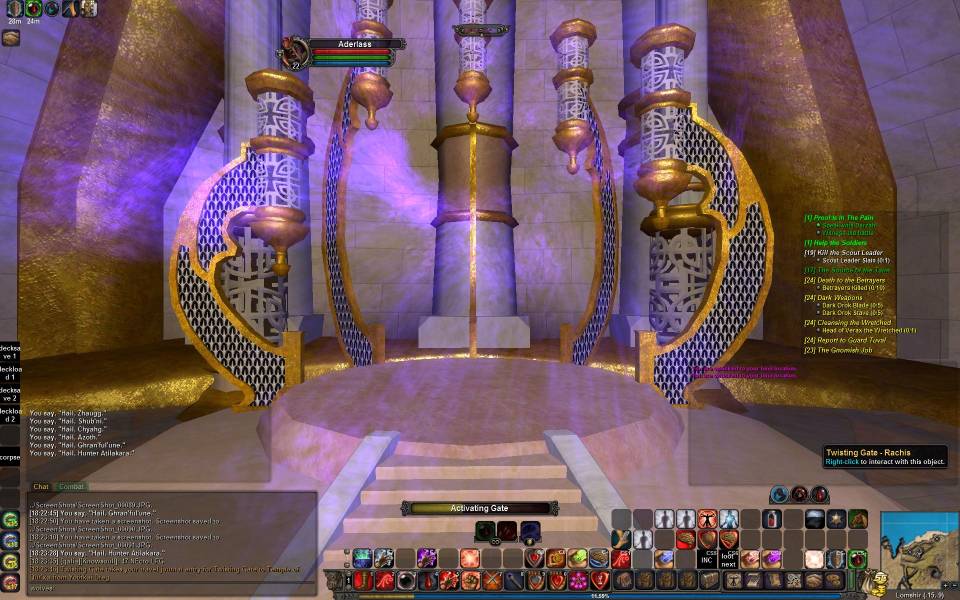Click the chat text input line
The width and height of the screenshot is (960, 600).
170,588
